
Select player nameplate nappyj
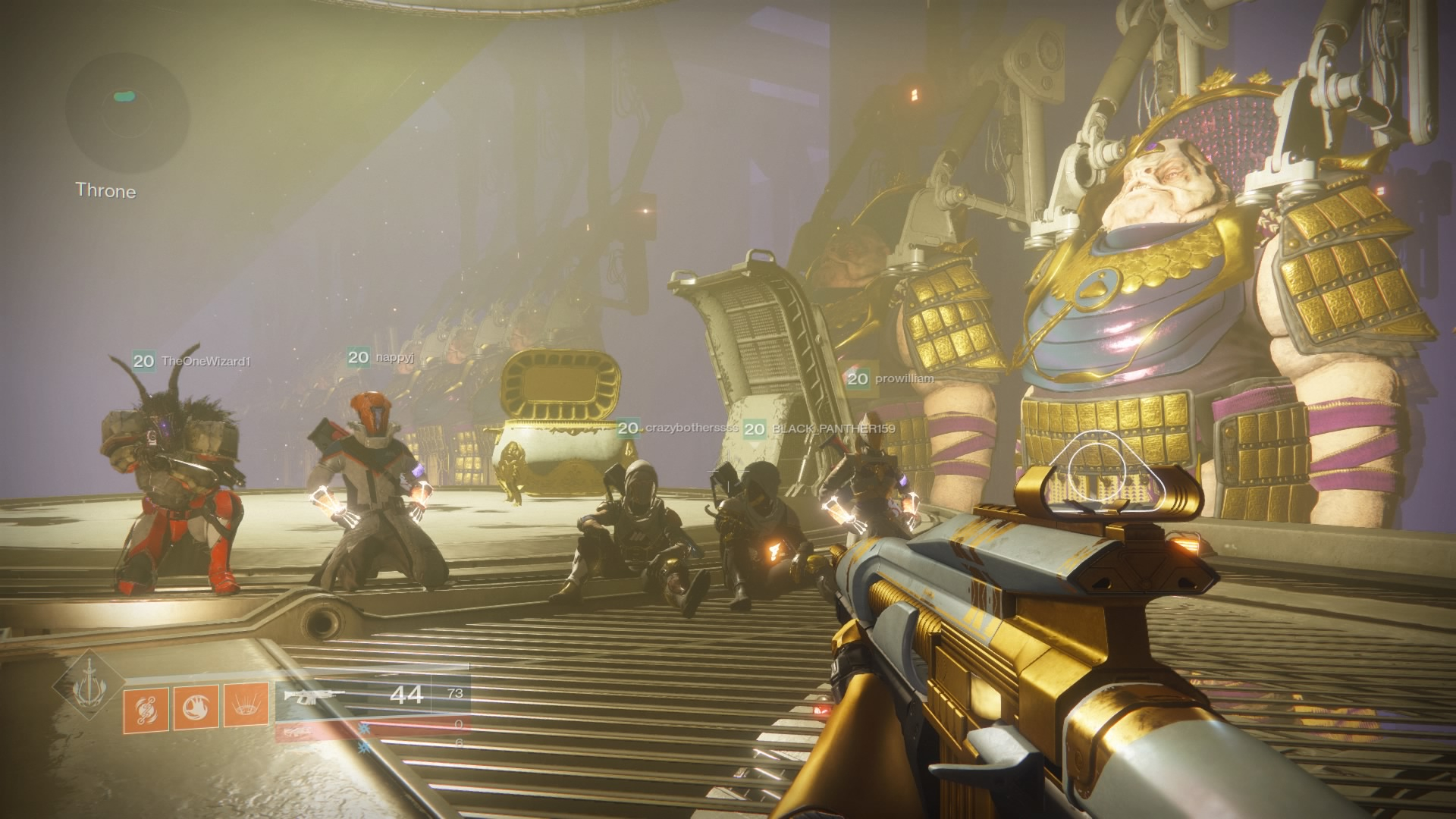click(x=381, y=357)
